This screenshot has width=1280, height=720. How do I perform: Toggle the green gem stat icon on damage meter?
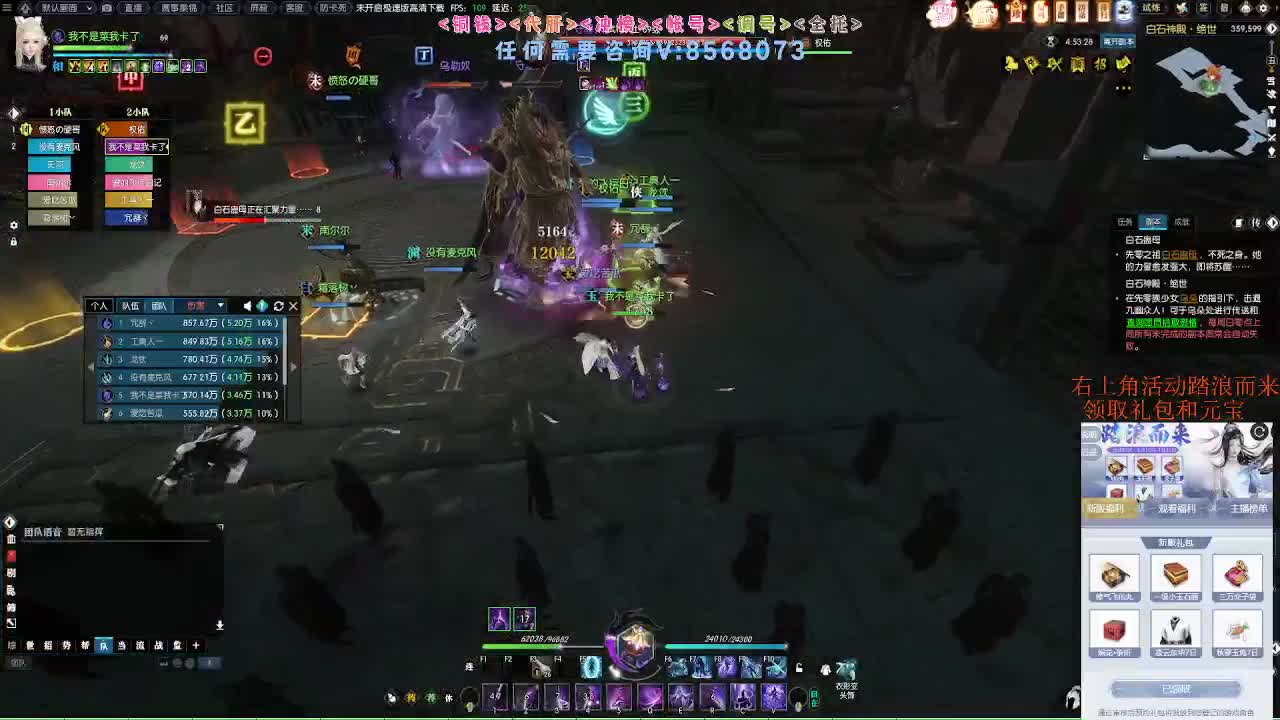pyautogui.click(x=261, y=306)
